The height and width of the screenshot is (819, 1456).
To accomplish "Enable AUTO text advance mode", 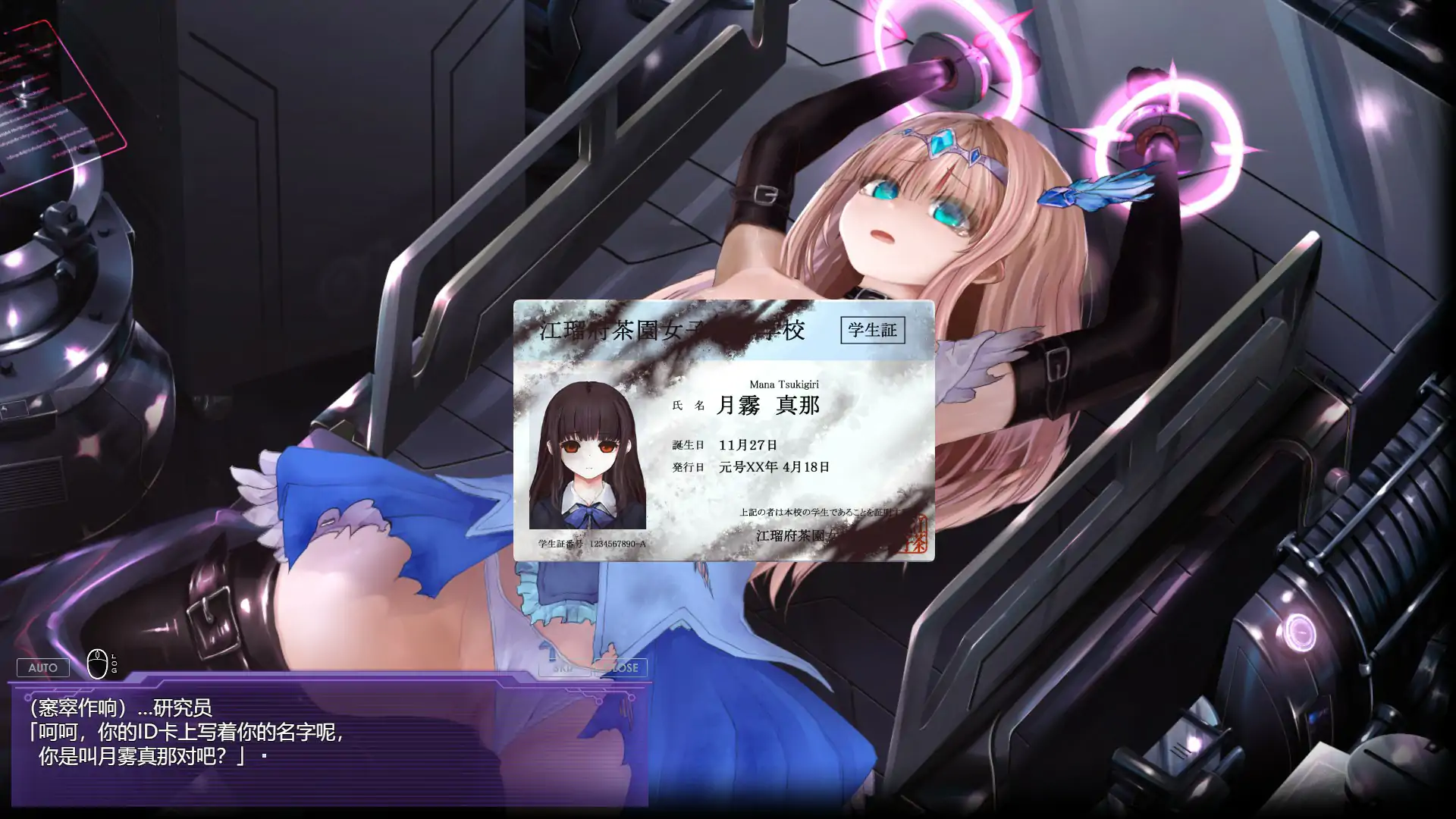I will (x=43, y=667).
